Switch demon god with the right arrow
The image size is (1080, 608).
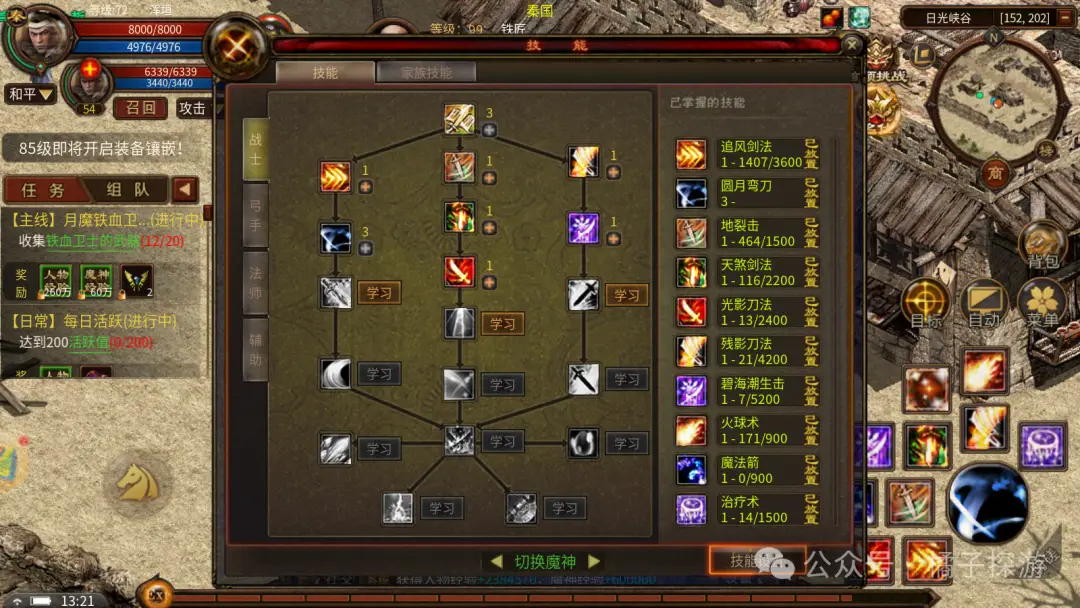pos(594,562)
